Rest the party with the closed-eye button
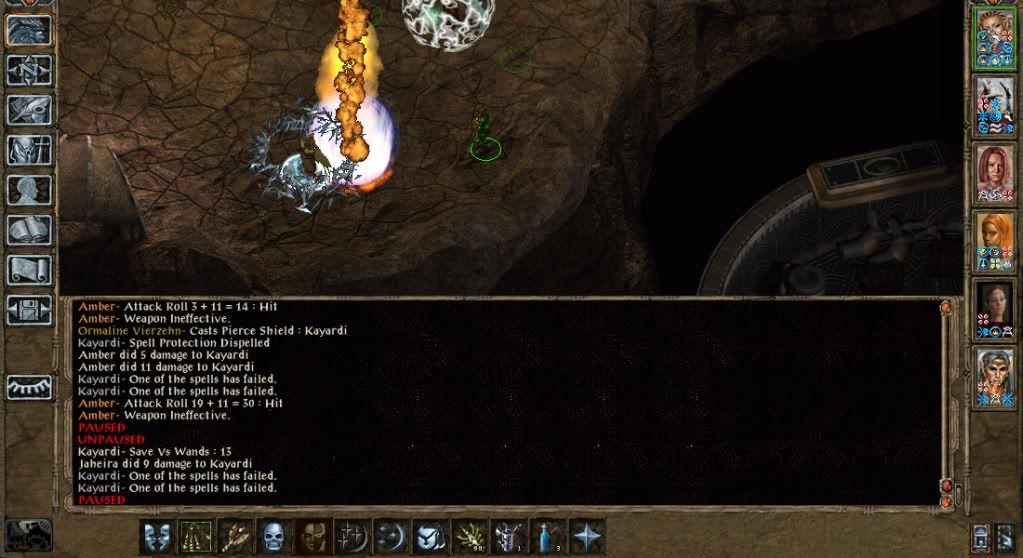Screen dimensions: 1023x558 (29, 387)
